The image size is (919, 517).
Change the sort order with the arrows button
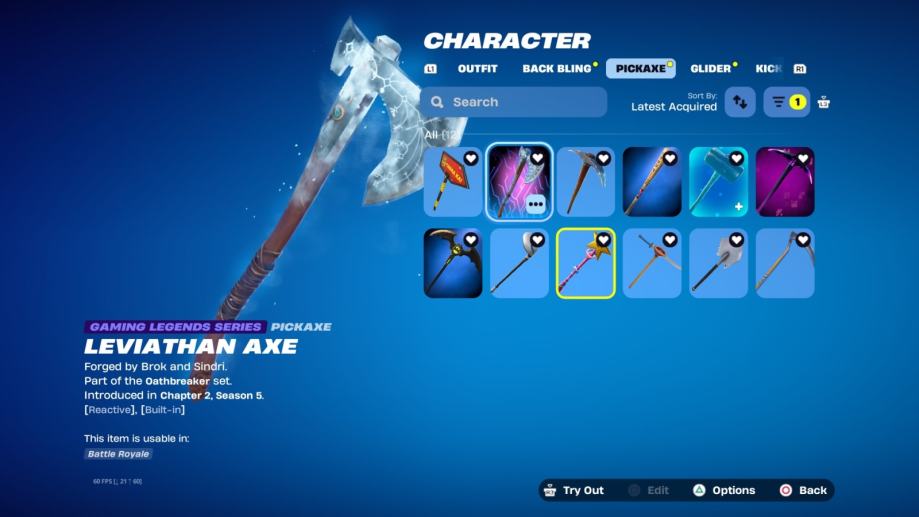740,102
